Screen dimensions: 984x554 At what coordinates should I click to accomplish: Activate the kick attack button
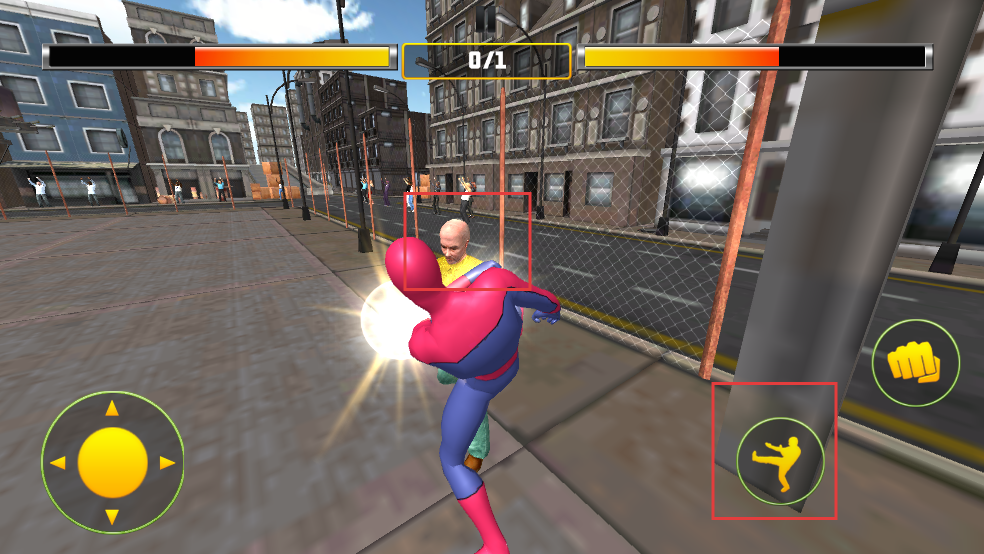pos(780,461)
